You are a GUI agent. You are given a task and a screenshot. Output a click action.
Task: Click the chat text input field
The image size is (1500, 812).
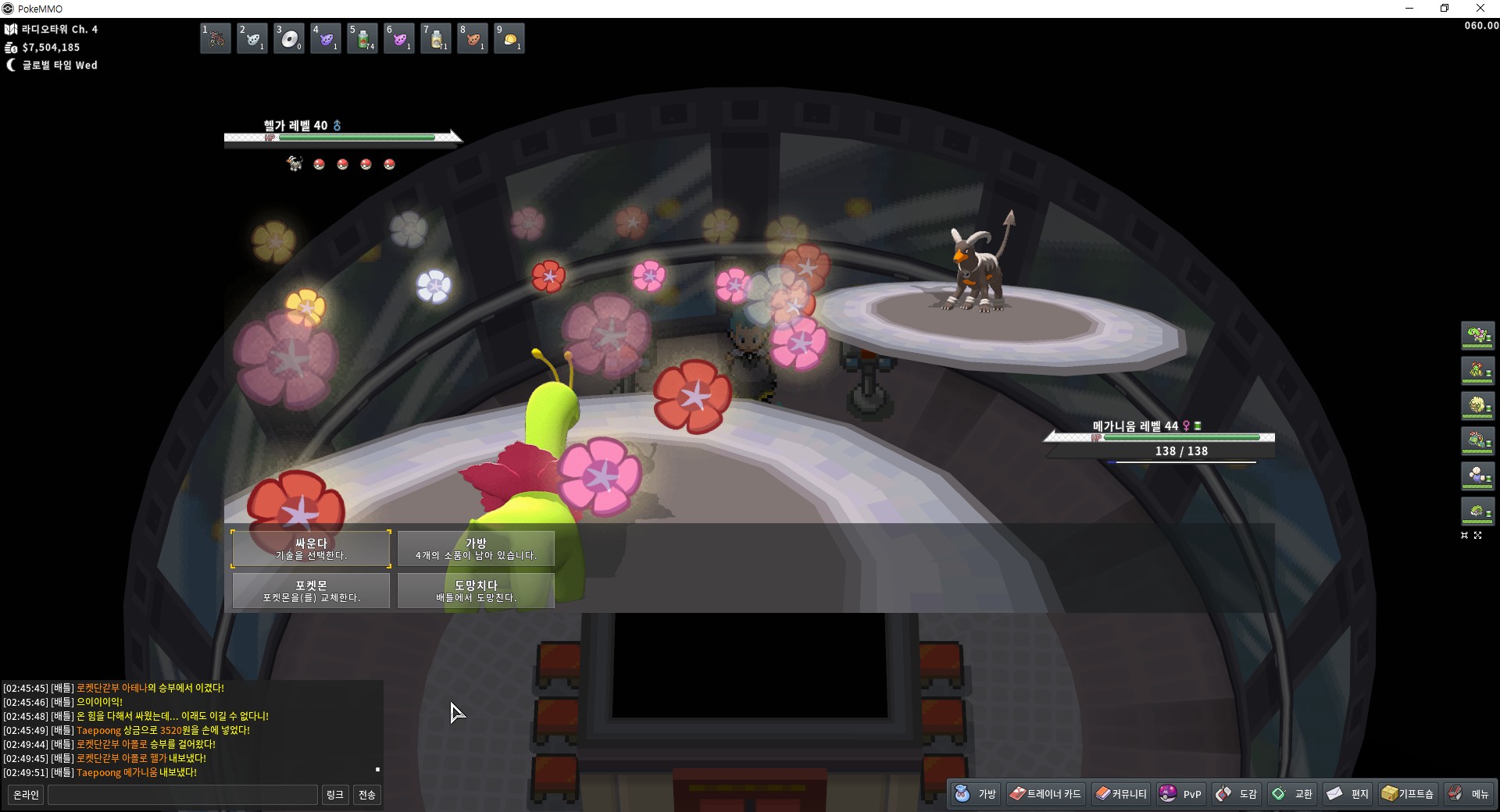183,795
